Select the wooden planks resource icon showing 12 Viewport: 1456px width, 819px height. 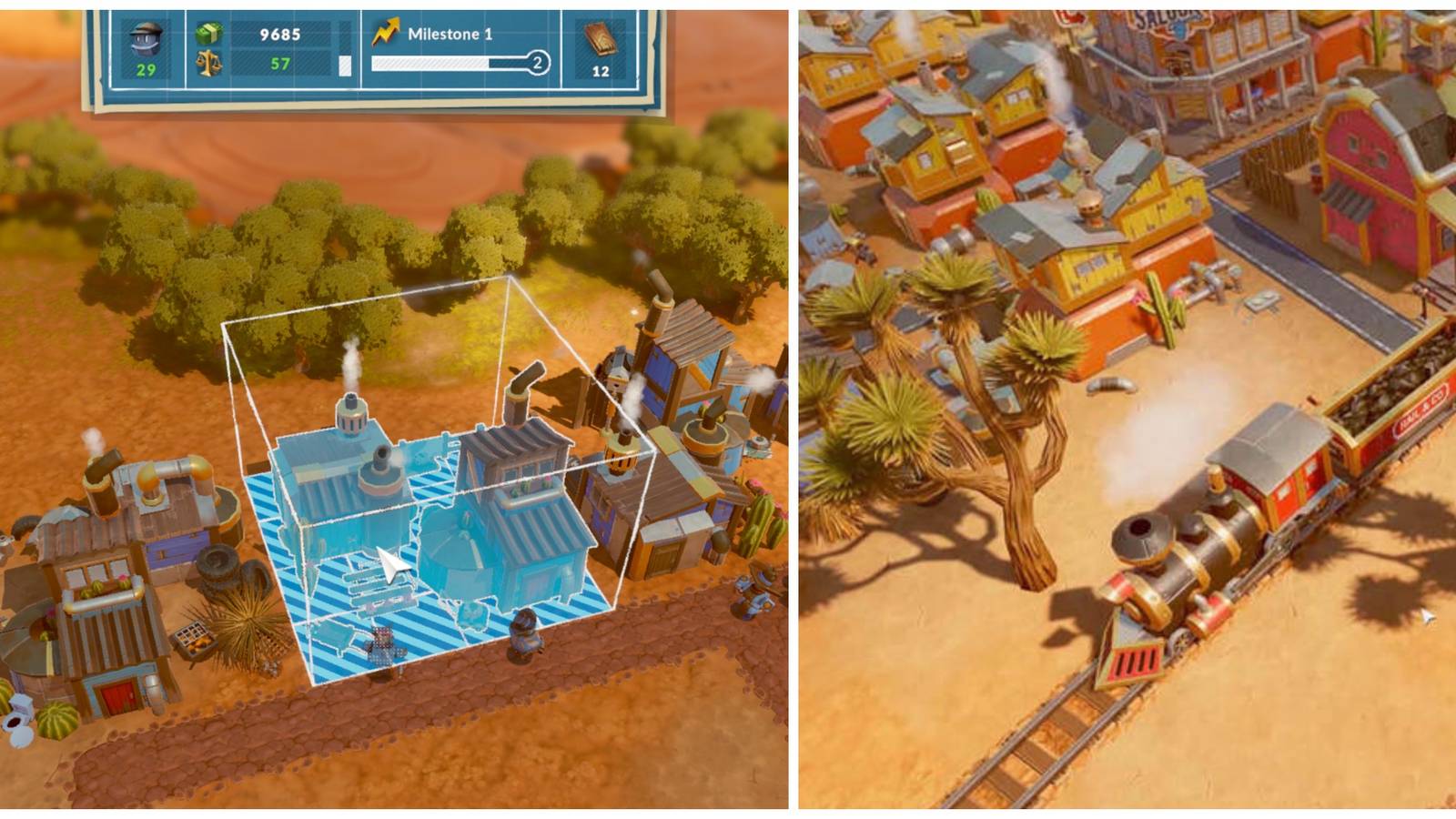[602, 41]
